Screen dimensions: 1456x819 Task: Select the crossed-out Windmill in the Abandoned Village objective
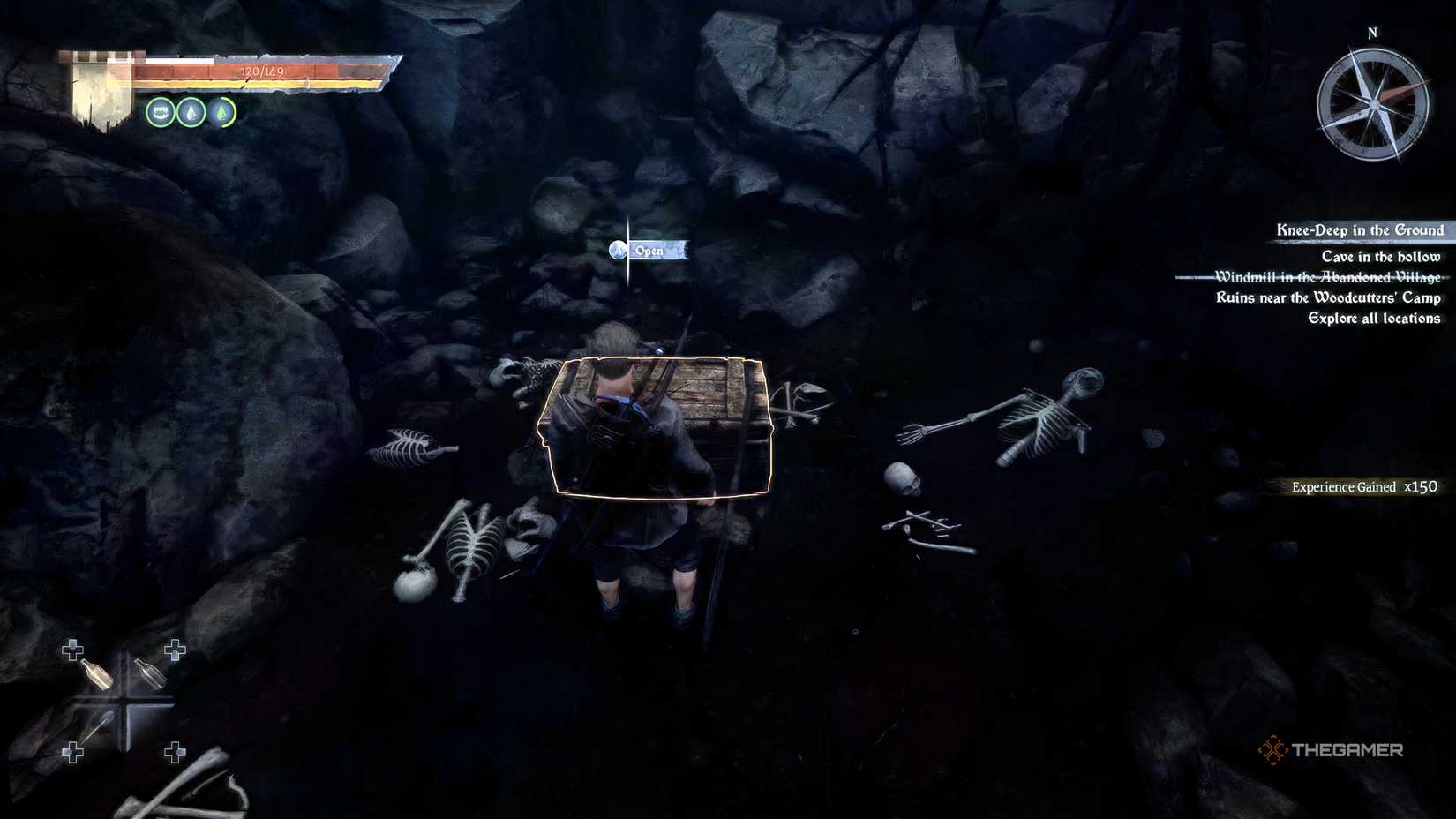[x=1328, y=276]
